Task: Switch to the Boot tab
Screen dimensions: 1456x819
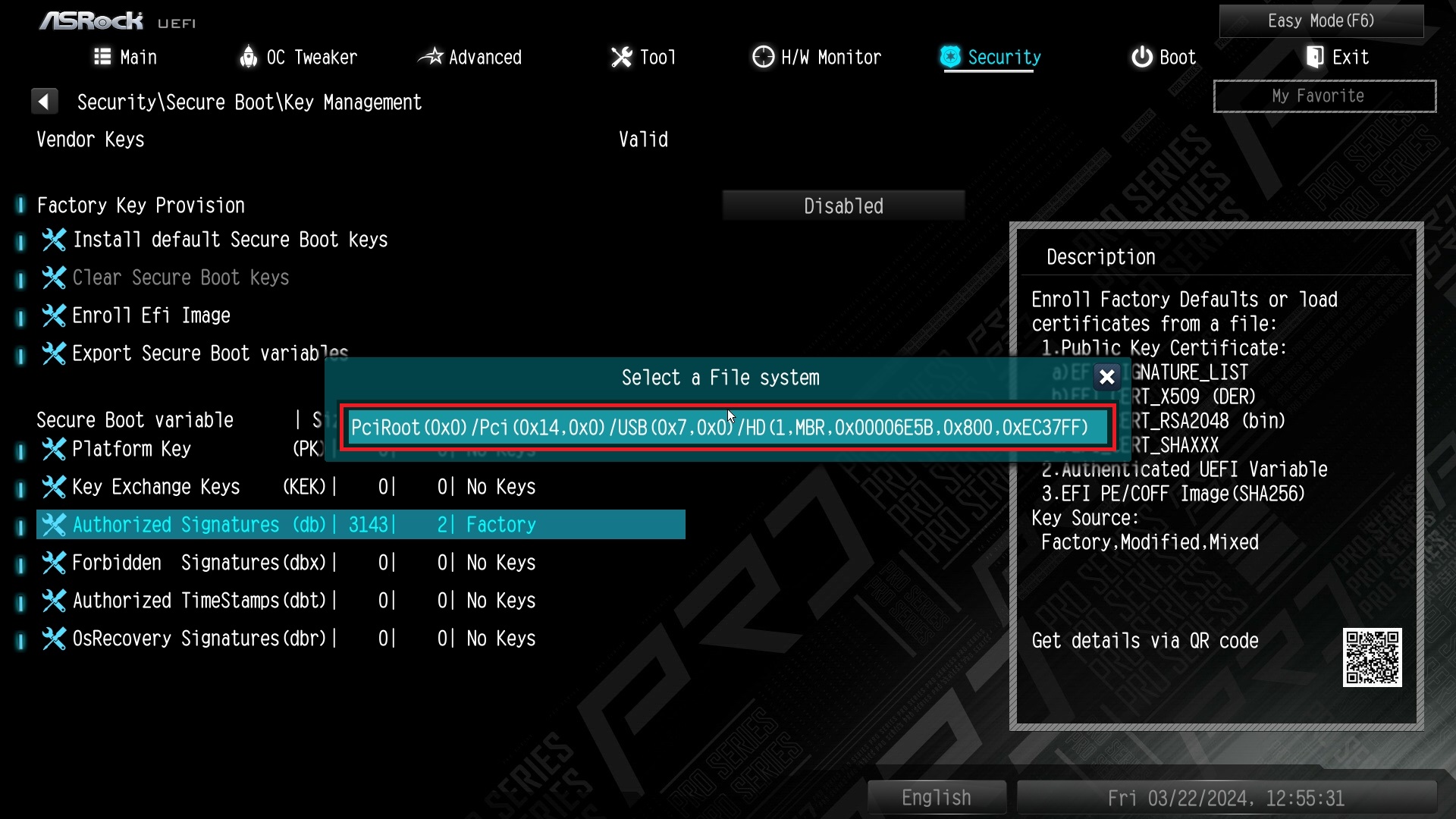Action: click(x=1163, y=57)
